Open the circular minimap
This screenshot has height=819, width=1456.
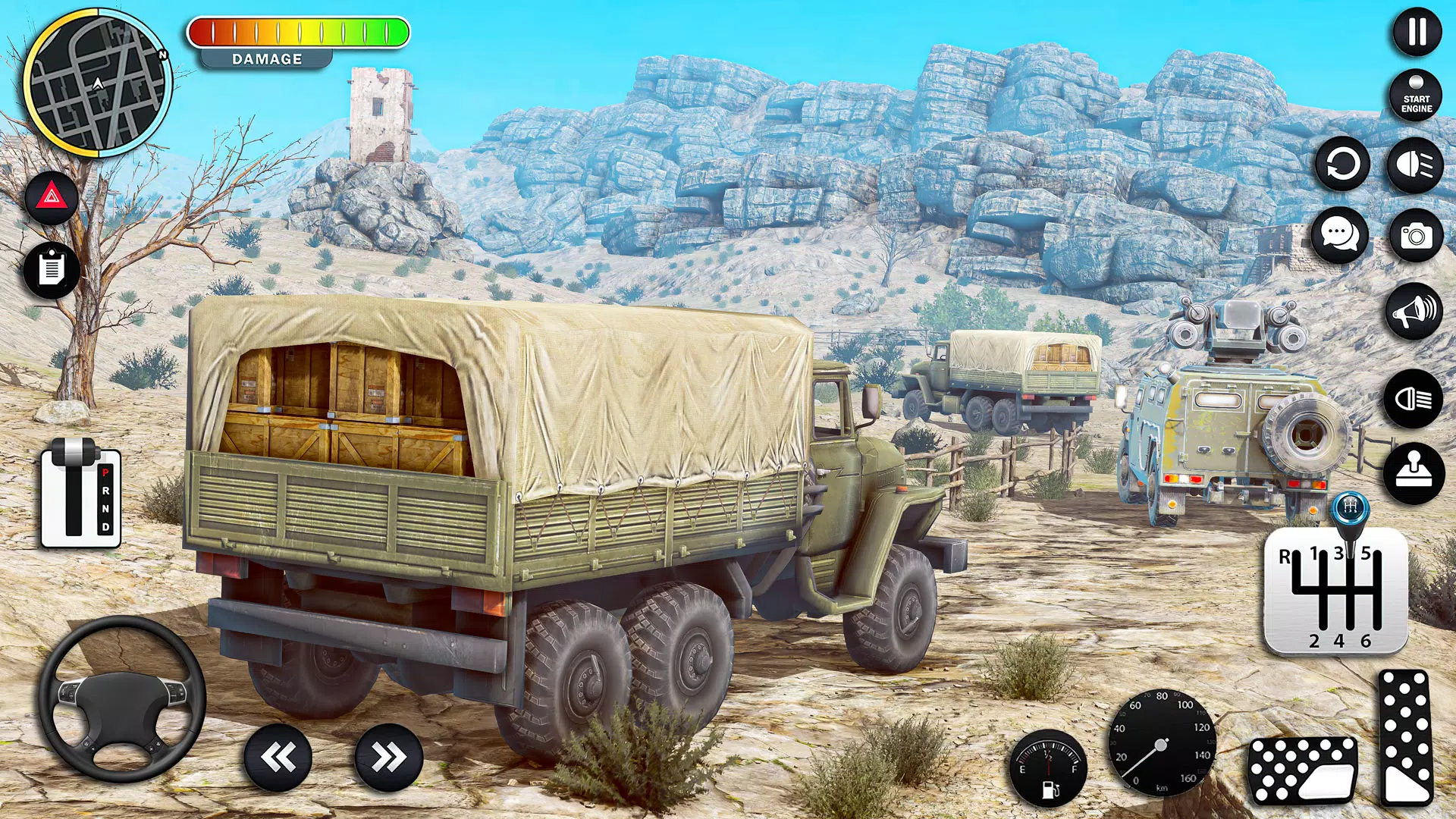(x=98, y=83)
